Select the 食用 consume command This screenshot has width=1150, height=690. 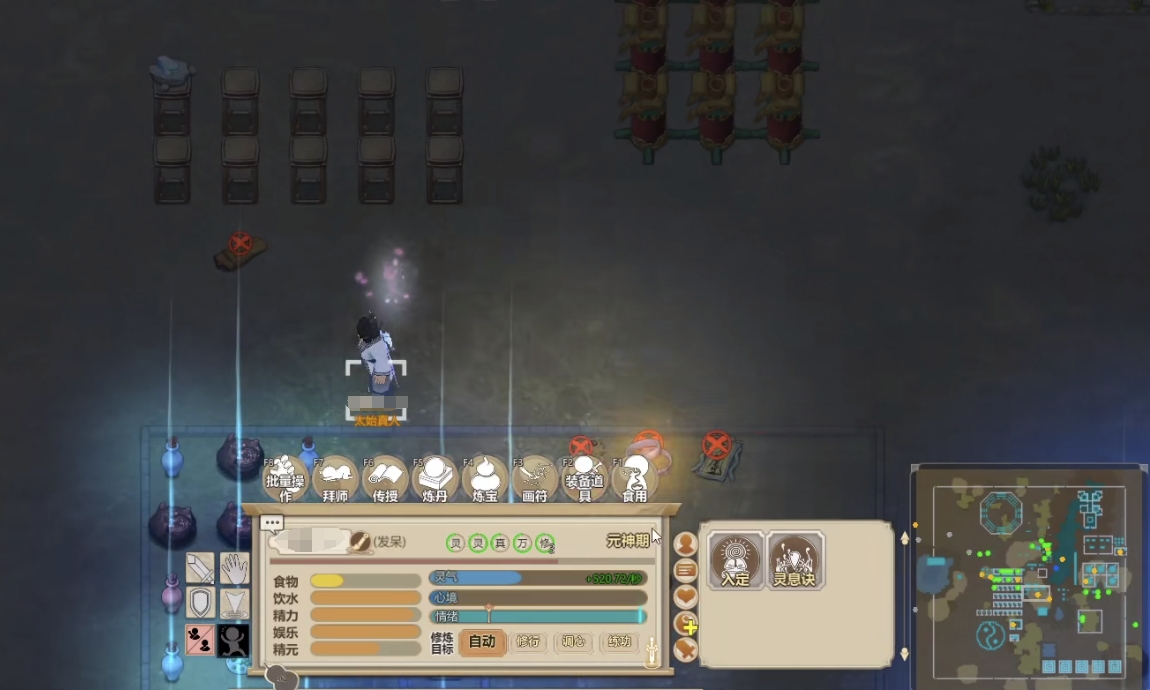[x=635, y=479]
